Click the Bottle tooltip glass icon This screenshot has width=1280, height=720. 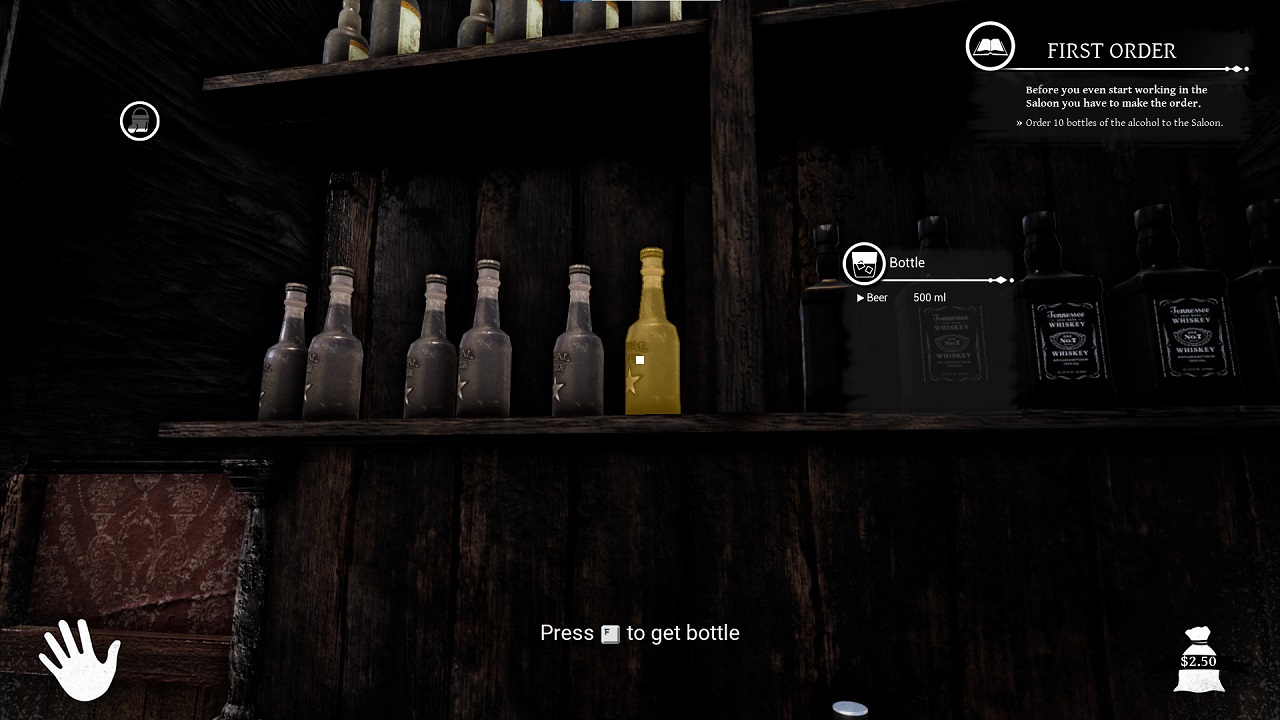point(864,264)
